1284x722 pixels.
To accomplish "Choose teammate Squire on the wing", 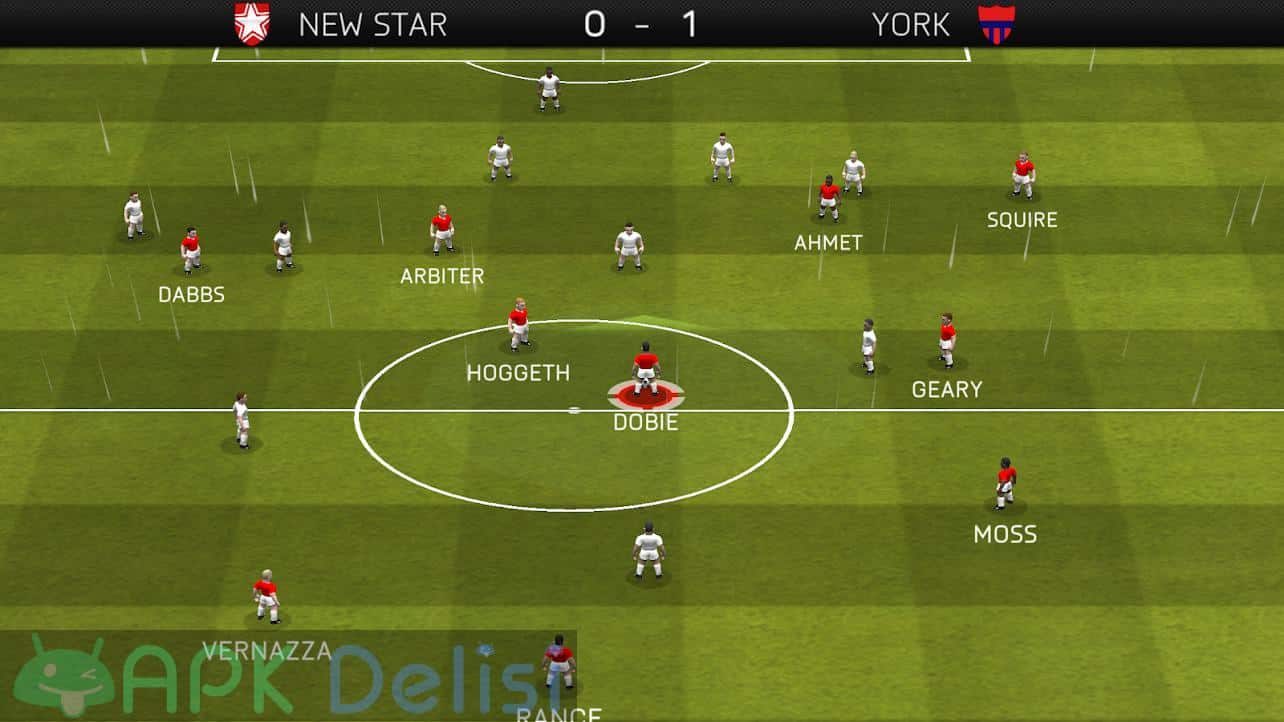I will pyautogui.click(x=1022, y=177).
